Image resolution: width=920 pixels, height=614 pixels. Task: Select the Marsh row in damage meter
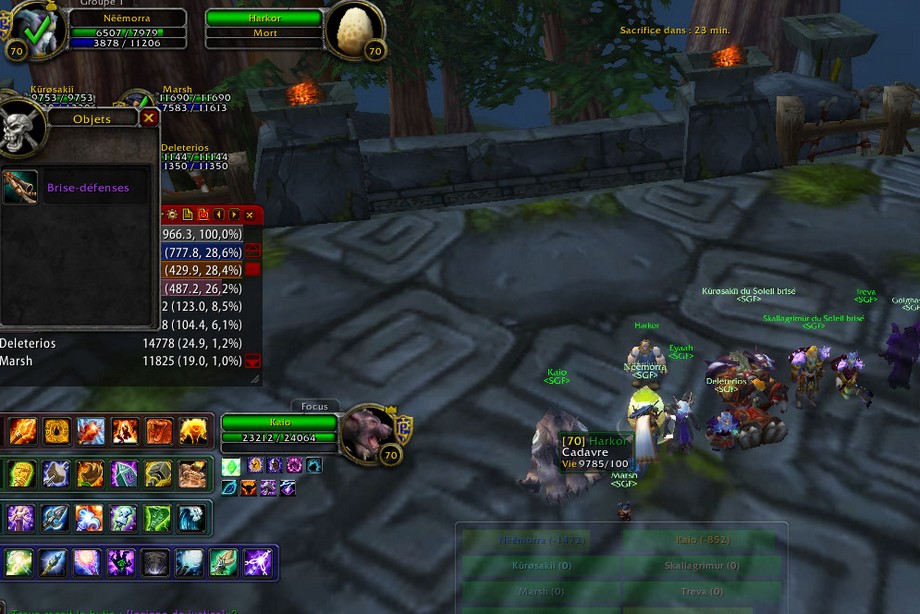point(120,361)
